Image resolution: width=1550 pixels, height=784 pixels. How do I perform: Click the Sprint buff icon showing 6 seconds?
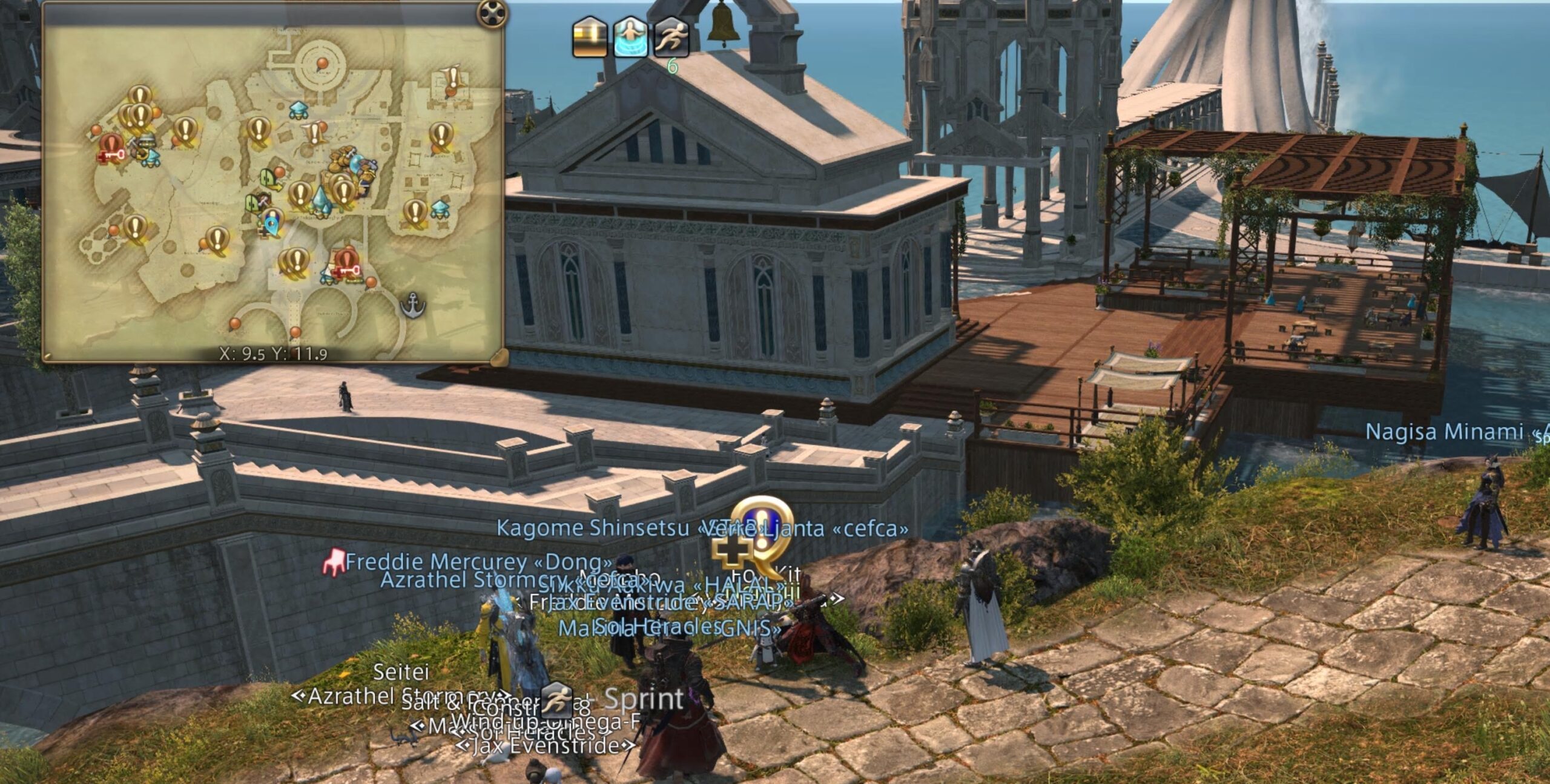[x=672, y=38]
